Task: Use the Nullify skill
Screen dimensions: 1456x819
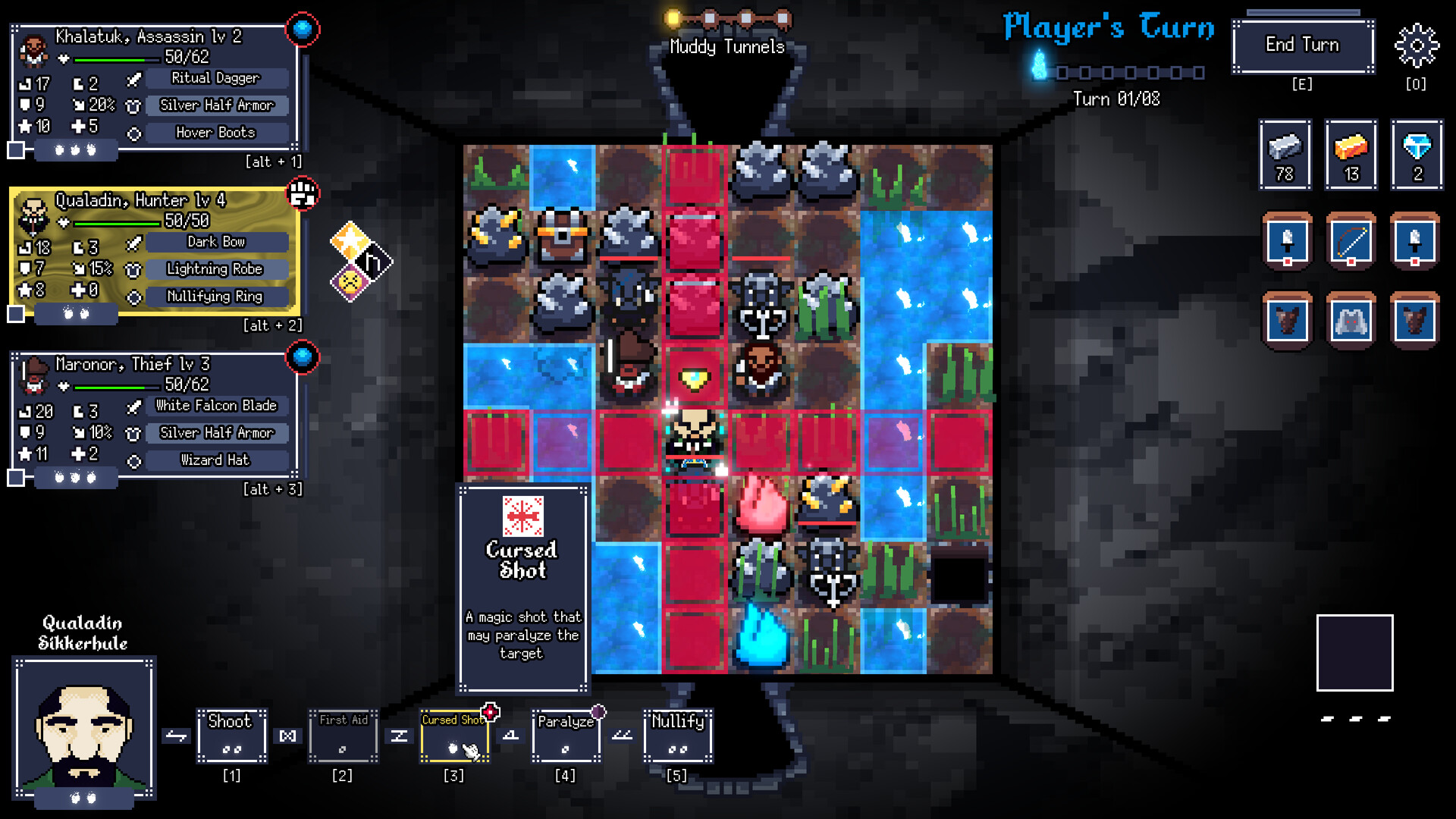Action: (x=676, y=733)
